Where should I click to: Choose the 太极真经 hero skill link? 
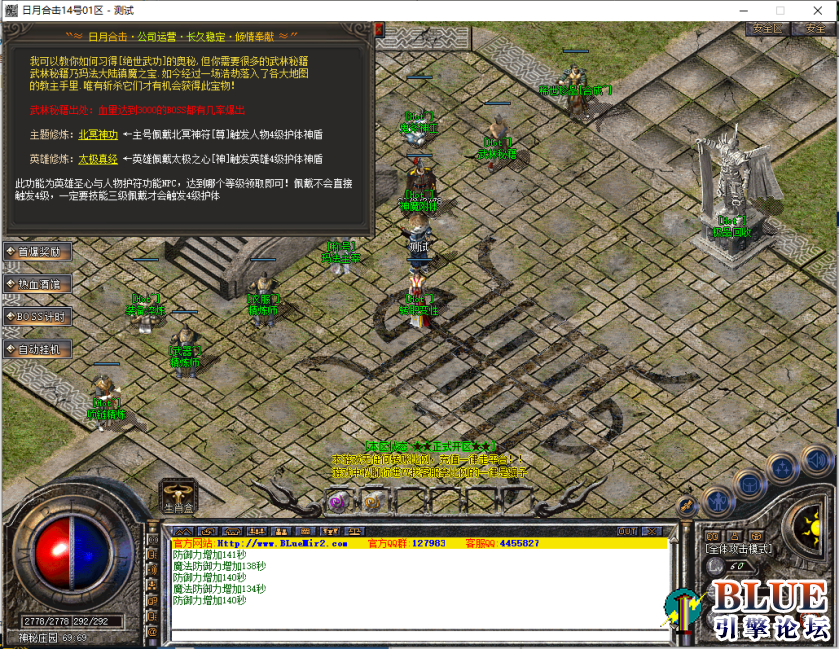click(98, 158)
